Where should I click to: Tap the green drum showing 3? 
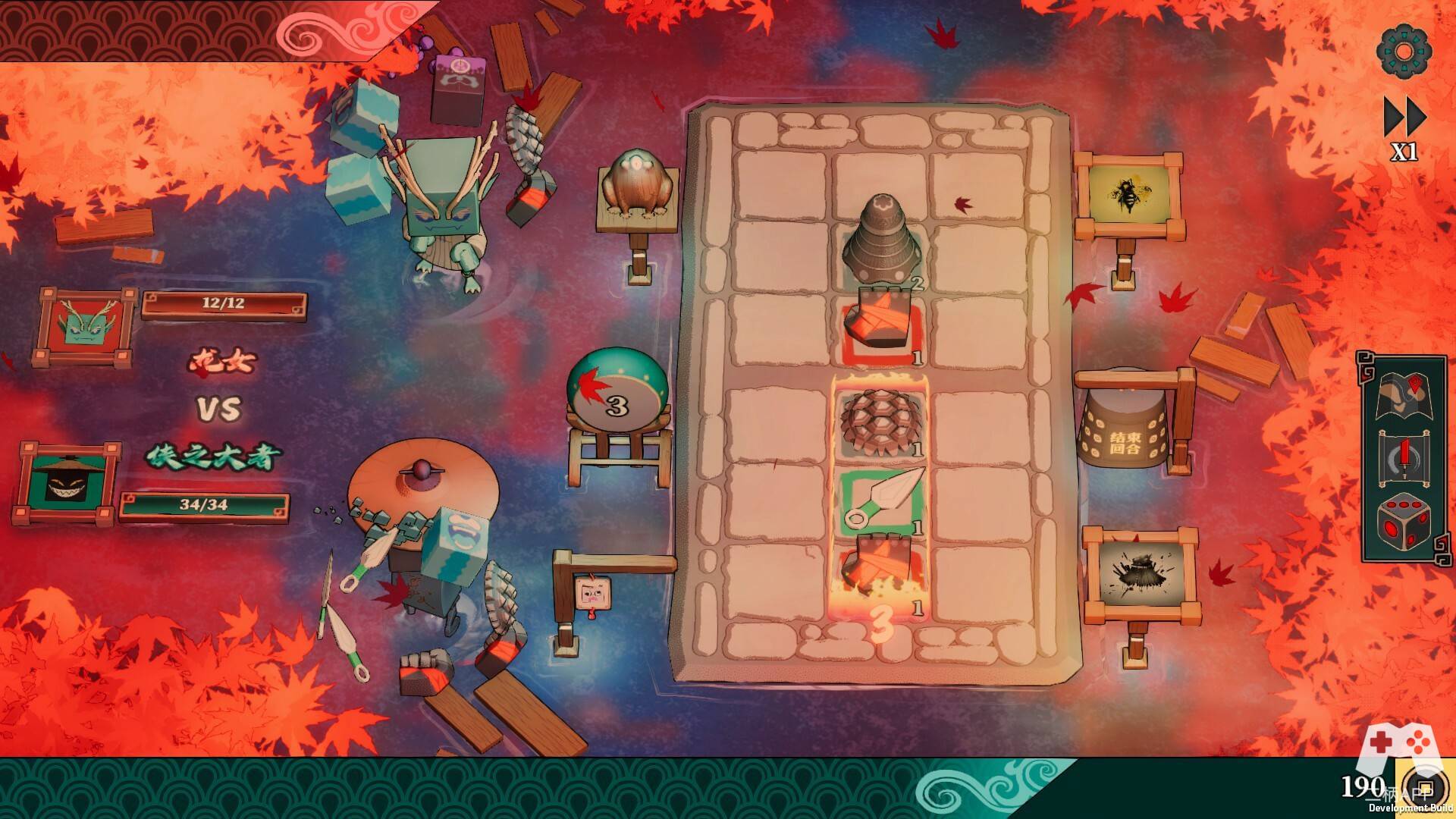click(617, 391)
